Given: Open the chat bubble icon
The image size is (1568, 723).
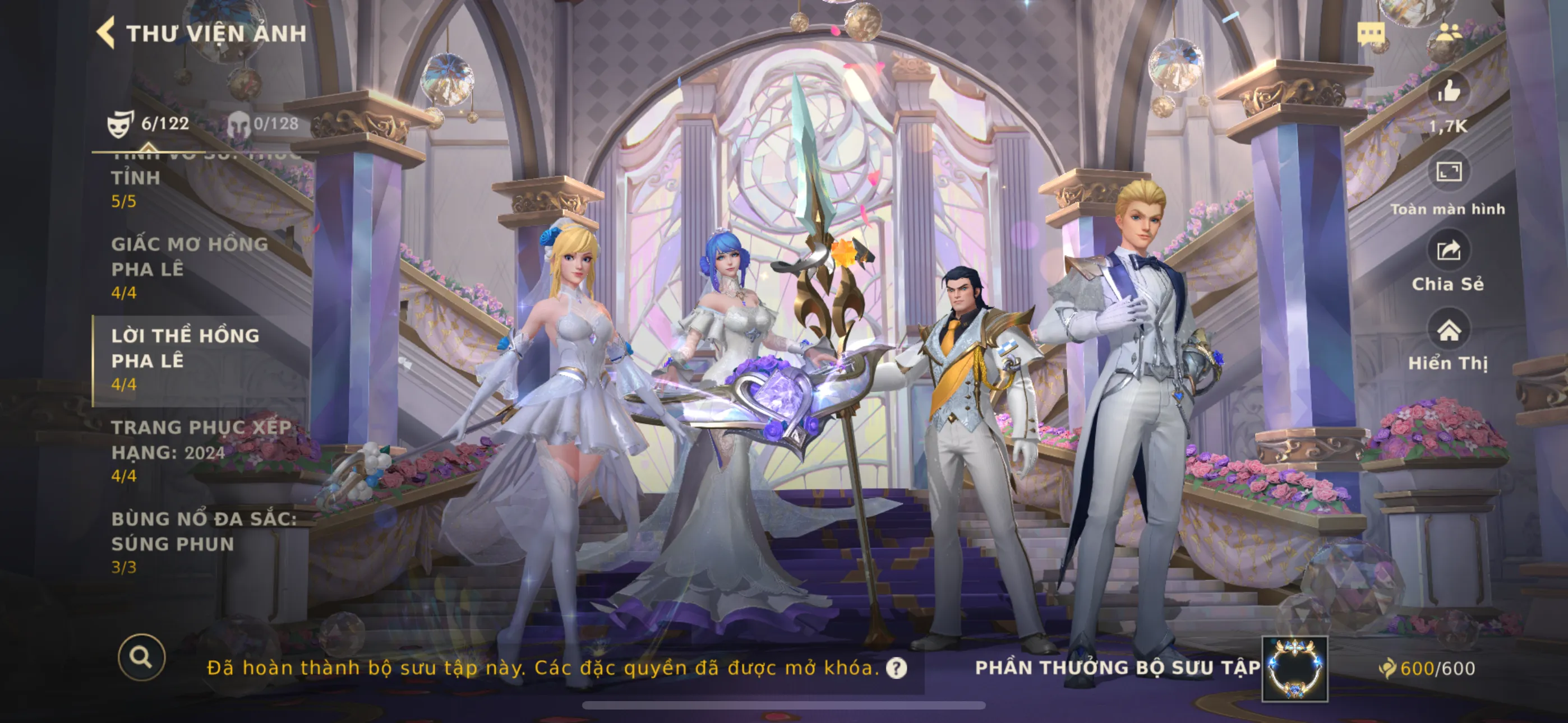Looking at the screenshot, I should tap(1371, 34).
